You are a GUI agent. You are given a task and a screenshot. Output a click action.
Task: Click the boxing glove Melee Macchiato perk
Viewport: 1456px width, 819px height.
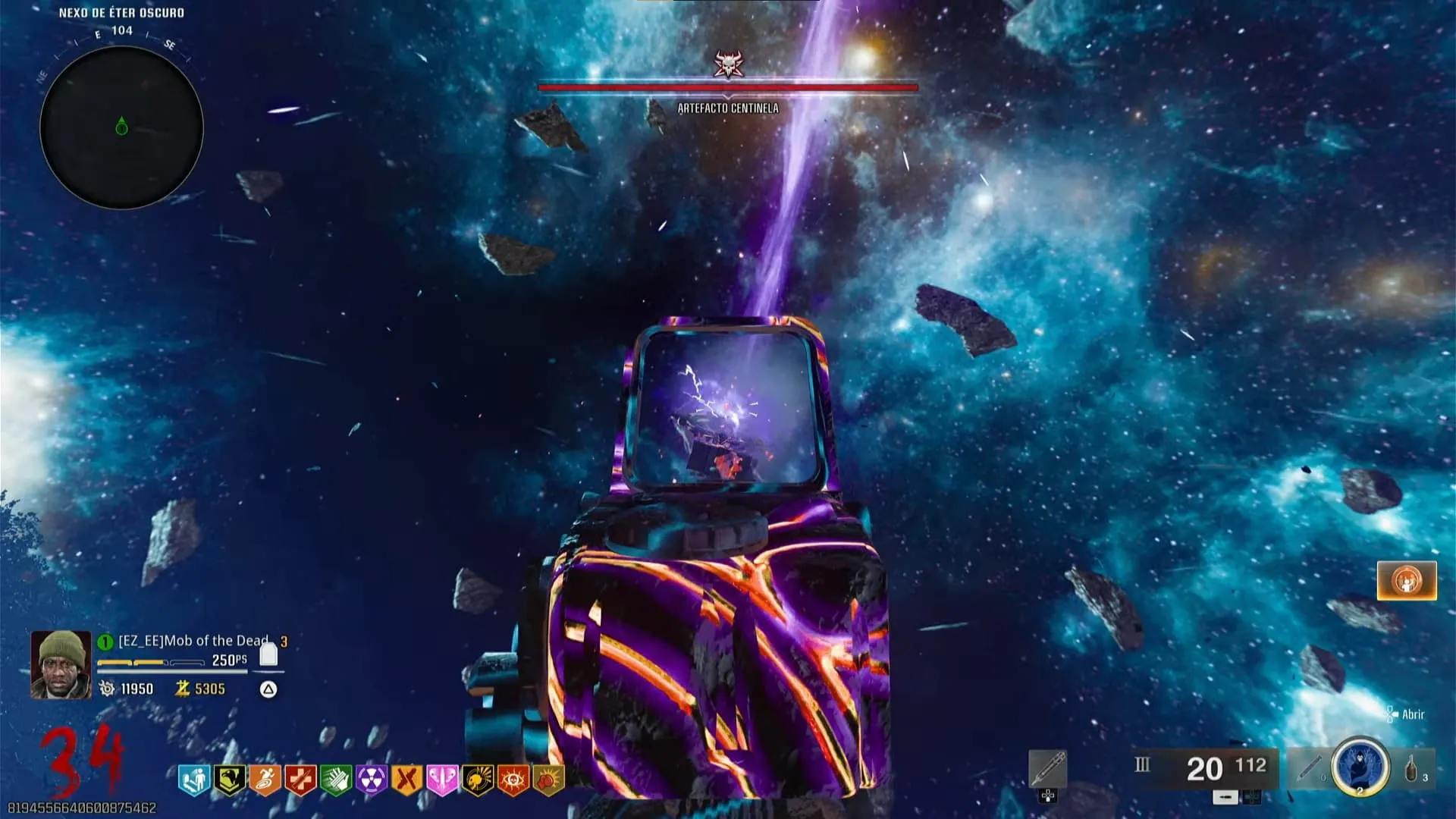pos(549,779)
